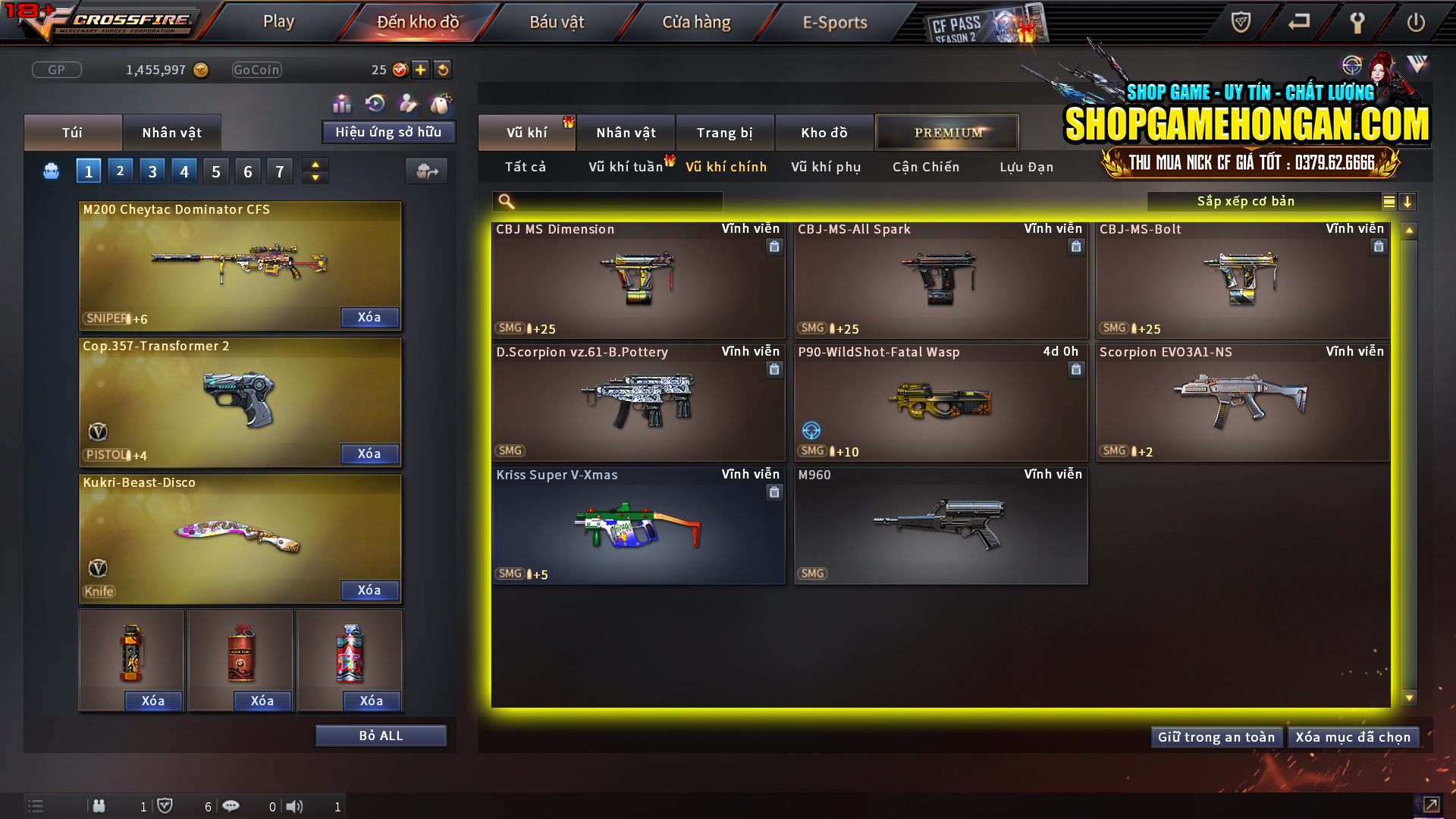Click the magnifier icon in the search bar
Image resolution: width=1456 pixels, height=819 pixels.
coord(504,202)
